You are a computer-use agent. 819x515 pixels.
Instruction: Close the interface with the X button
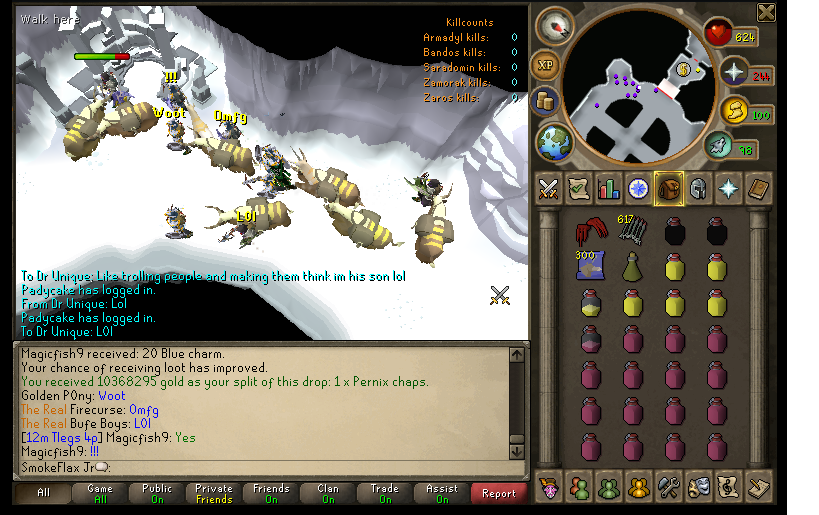click(x=766, y=12)
